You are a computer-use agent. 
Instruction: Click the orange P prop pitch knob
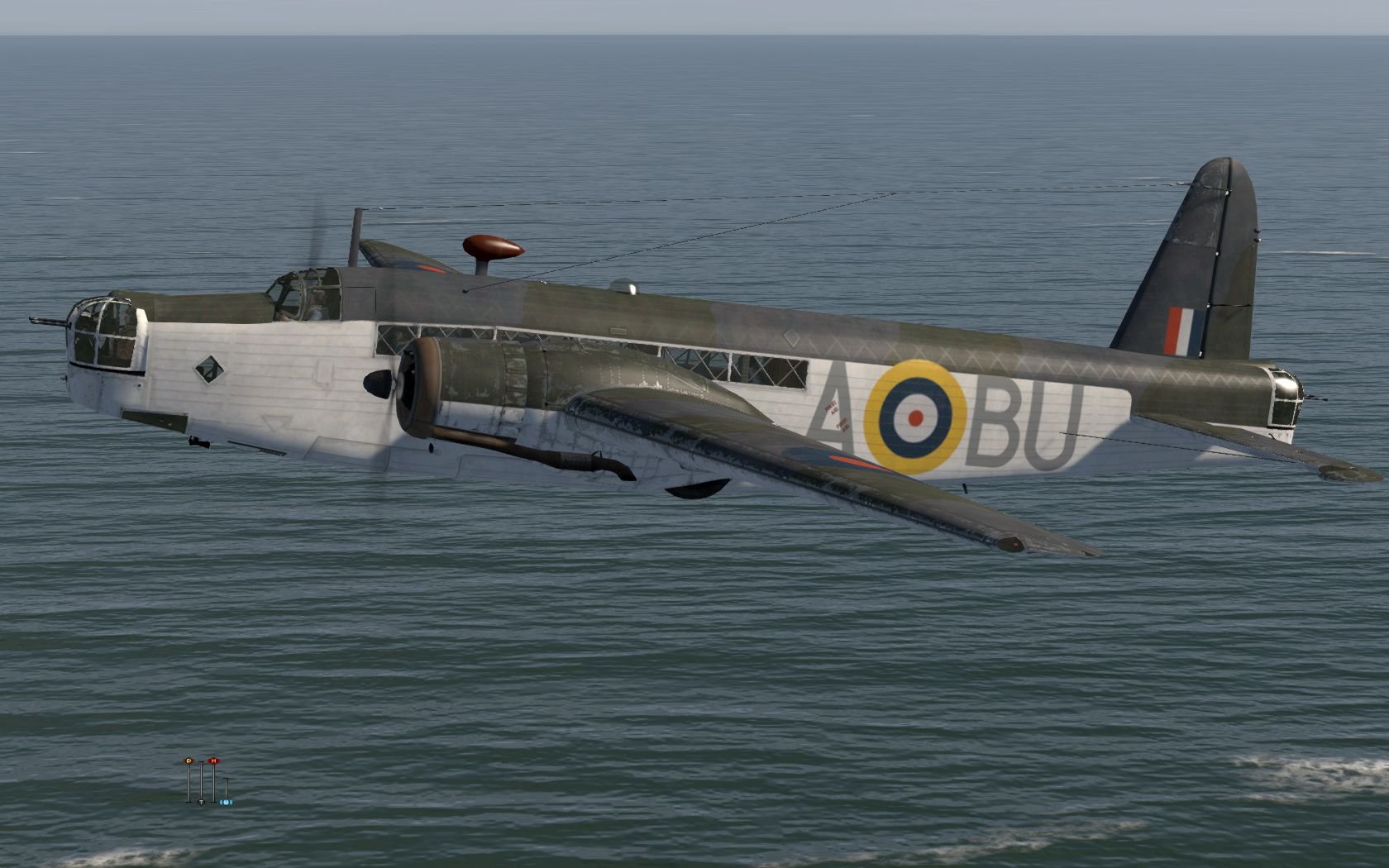point(189,760)
